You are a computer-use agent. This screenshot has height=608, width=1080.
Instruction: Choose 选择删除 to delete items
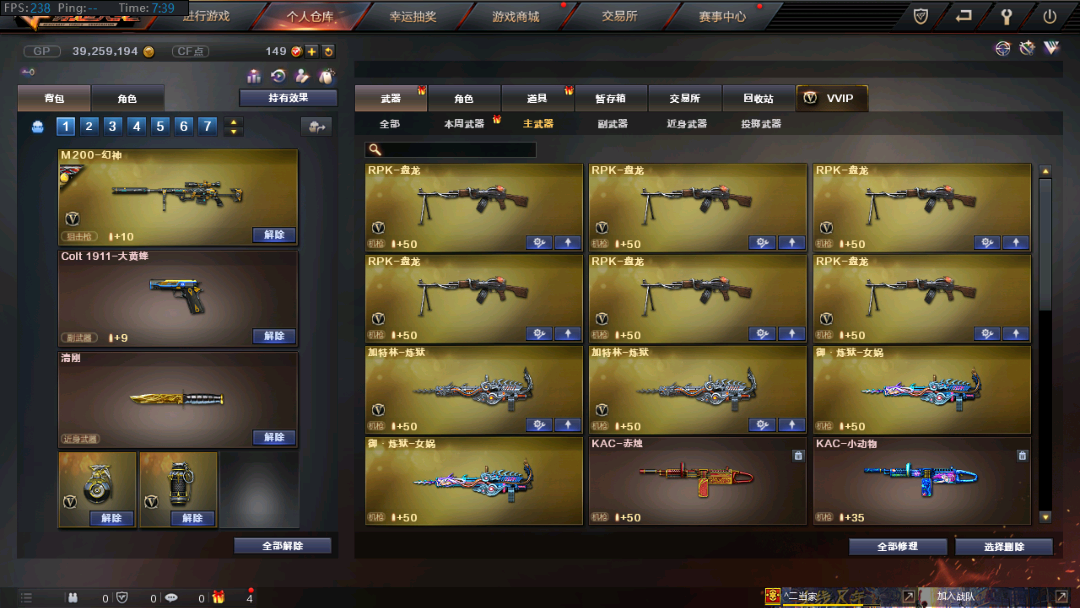click(x=1004, y=547)
